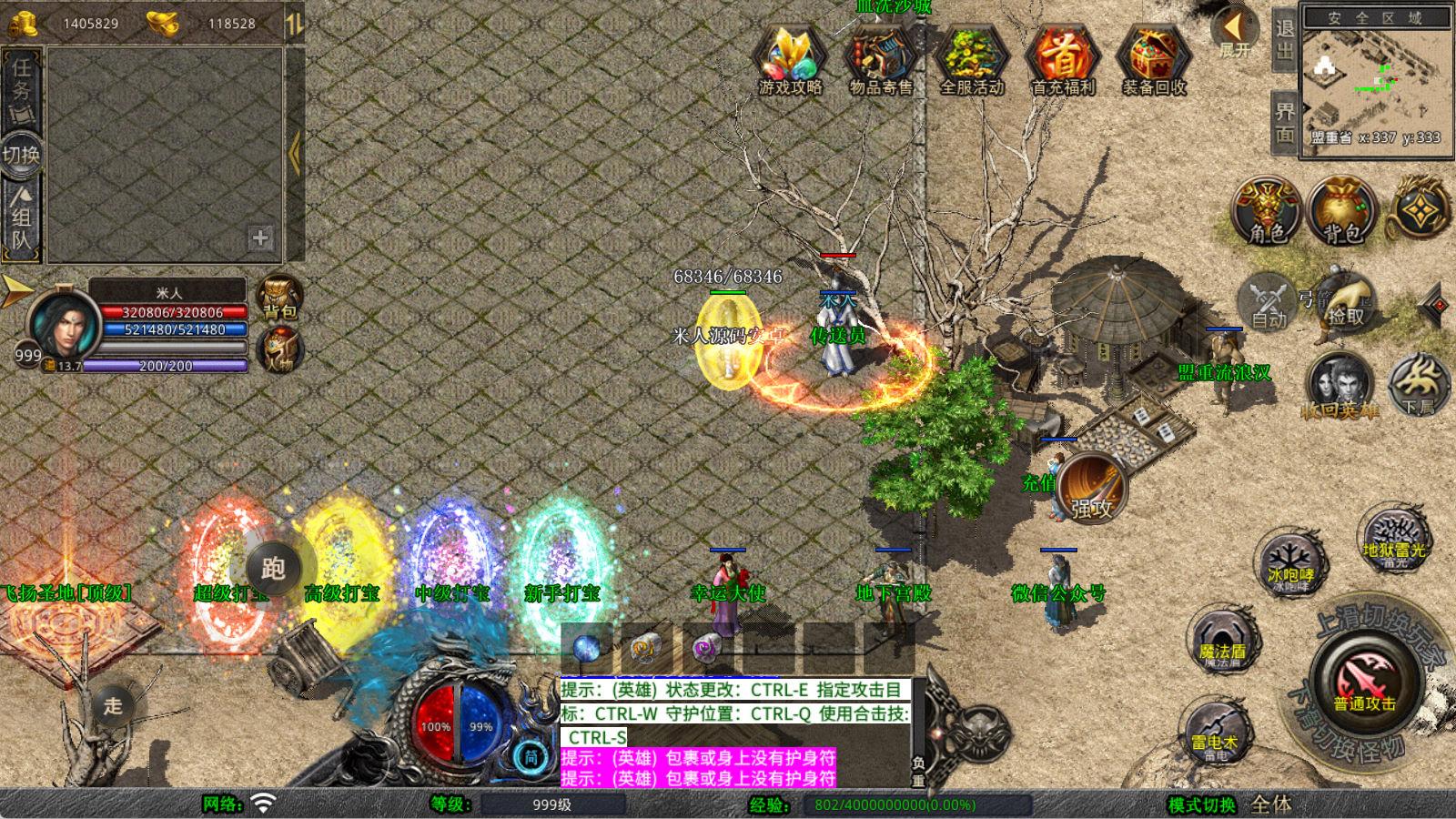This screenshot has height=819, width=1456.
Task: Open the 装备回收 equipment recycling chest
Action: pyautogui.click(x=1153, y=60)
